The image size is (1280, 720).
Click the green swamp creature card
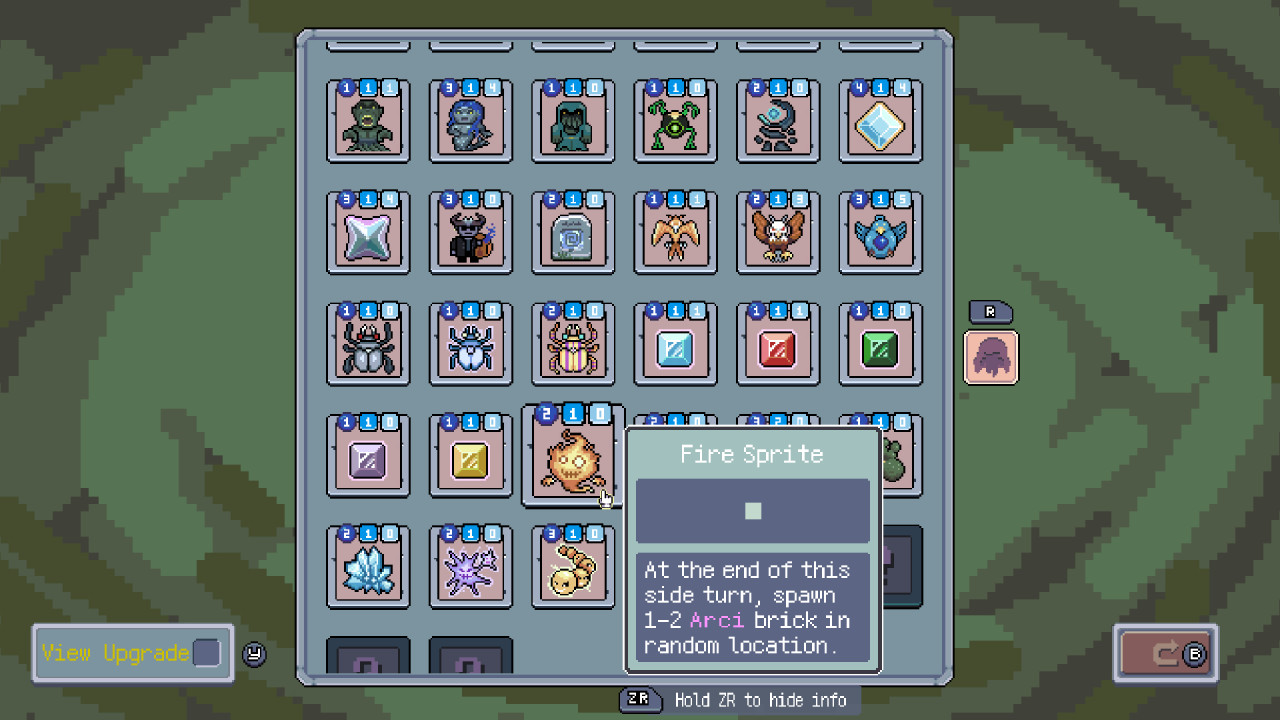(x=368, y=122)
